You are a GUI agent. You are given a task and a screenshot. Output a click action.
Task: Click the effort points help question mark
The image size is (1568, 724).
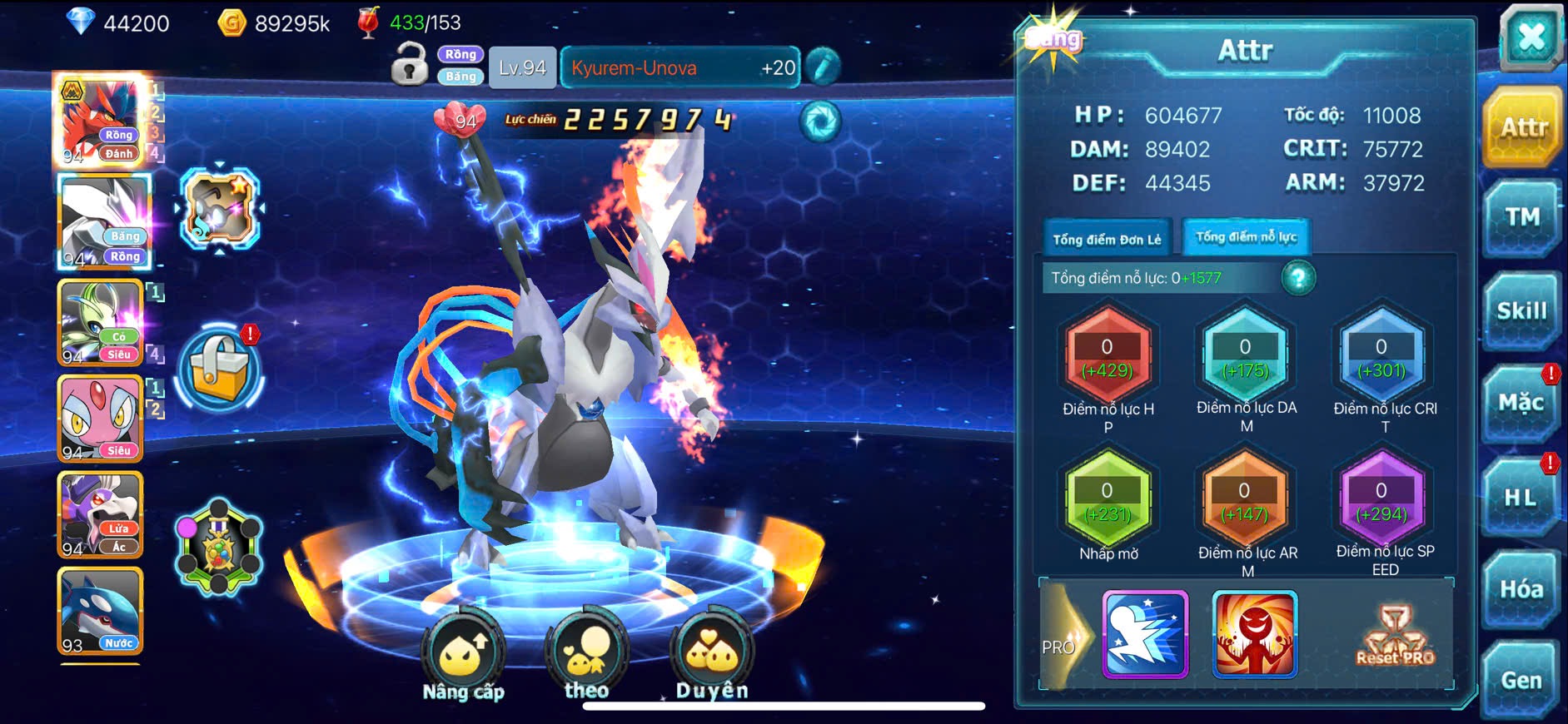point(1297,278)
